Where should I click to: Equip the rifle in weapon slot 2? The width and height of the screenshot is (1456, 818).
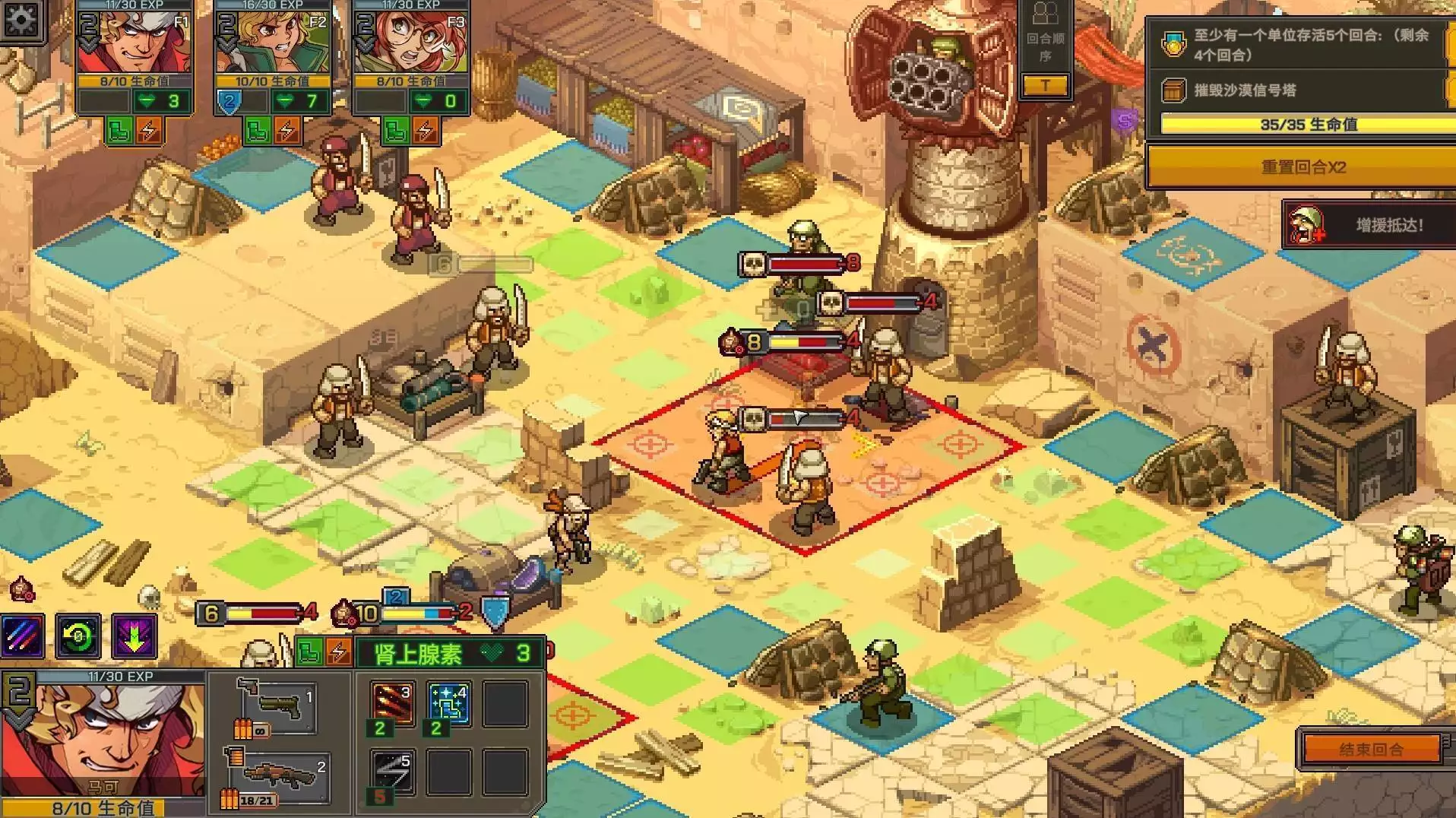pyautogui.click(x=278, y=775)
